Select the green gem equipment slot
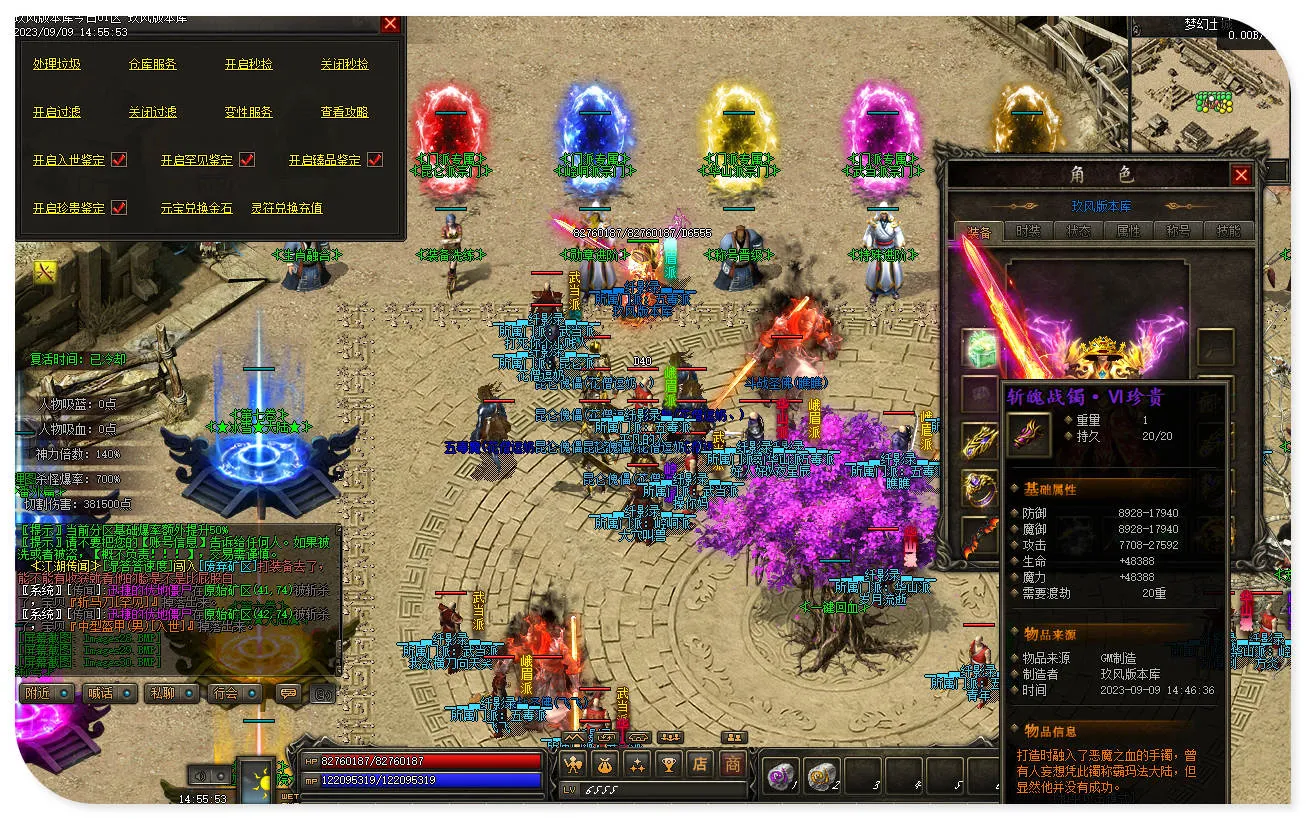Image resolution: width=1306 pixels, height=819 pixels. [980, 348]
